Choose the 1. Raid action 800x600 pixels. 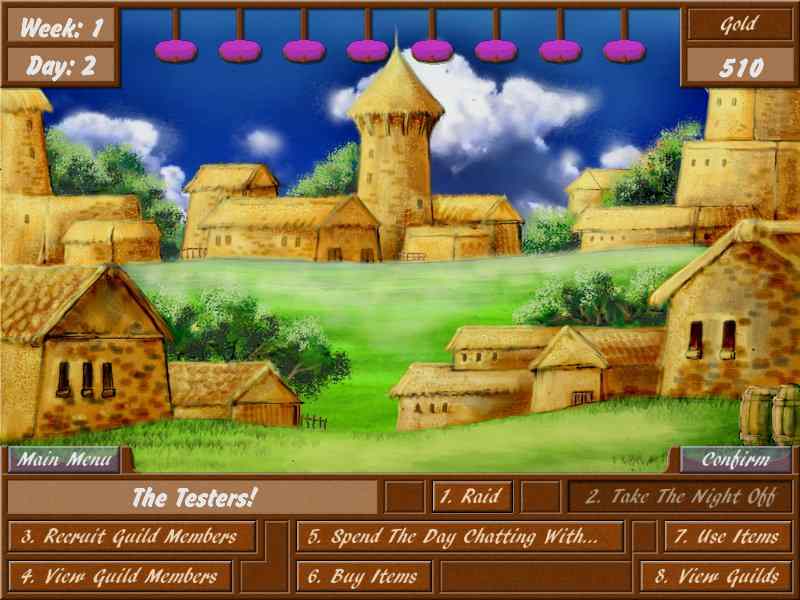[472, 496]
